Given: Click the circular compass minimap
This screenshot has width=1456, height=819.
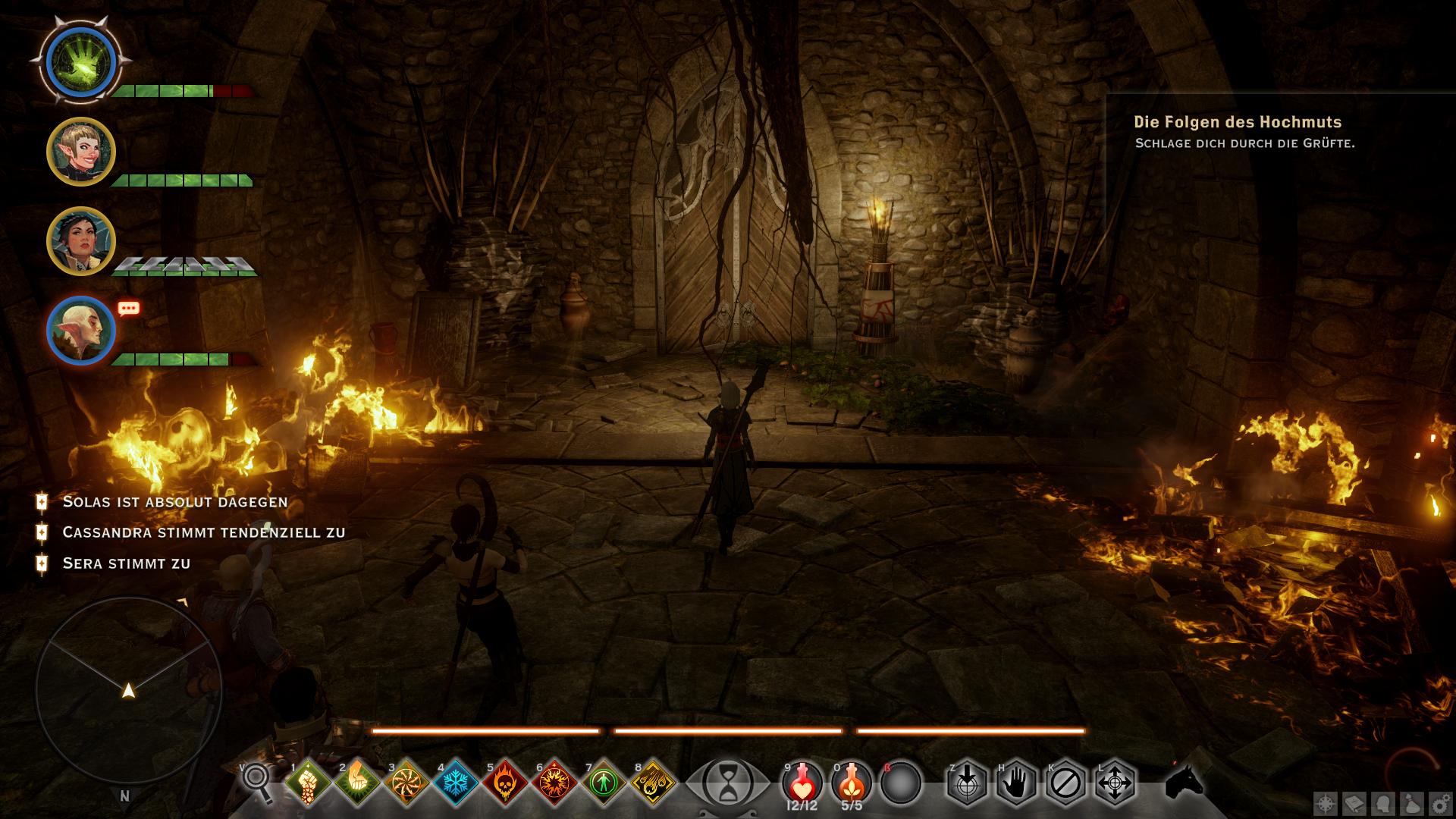Looking at the screenshot, I should coord(129,690).
